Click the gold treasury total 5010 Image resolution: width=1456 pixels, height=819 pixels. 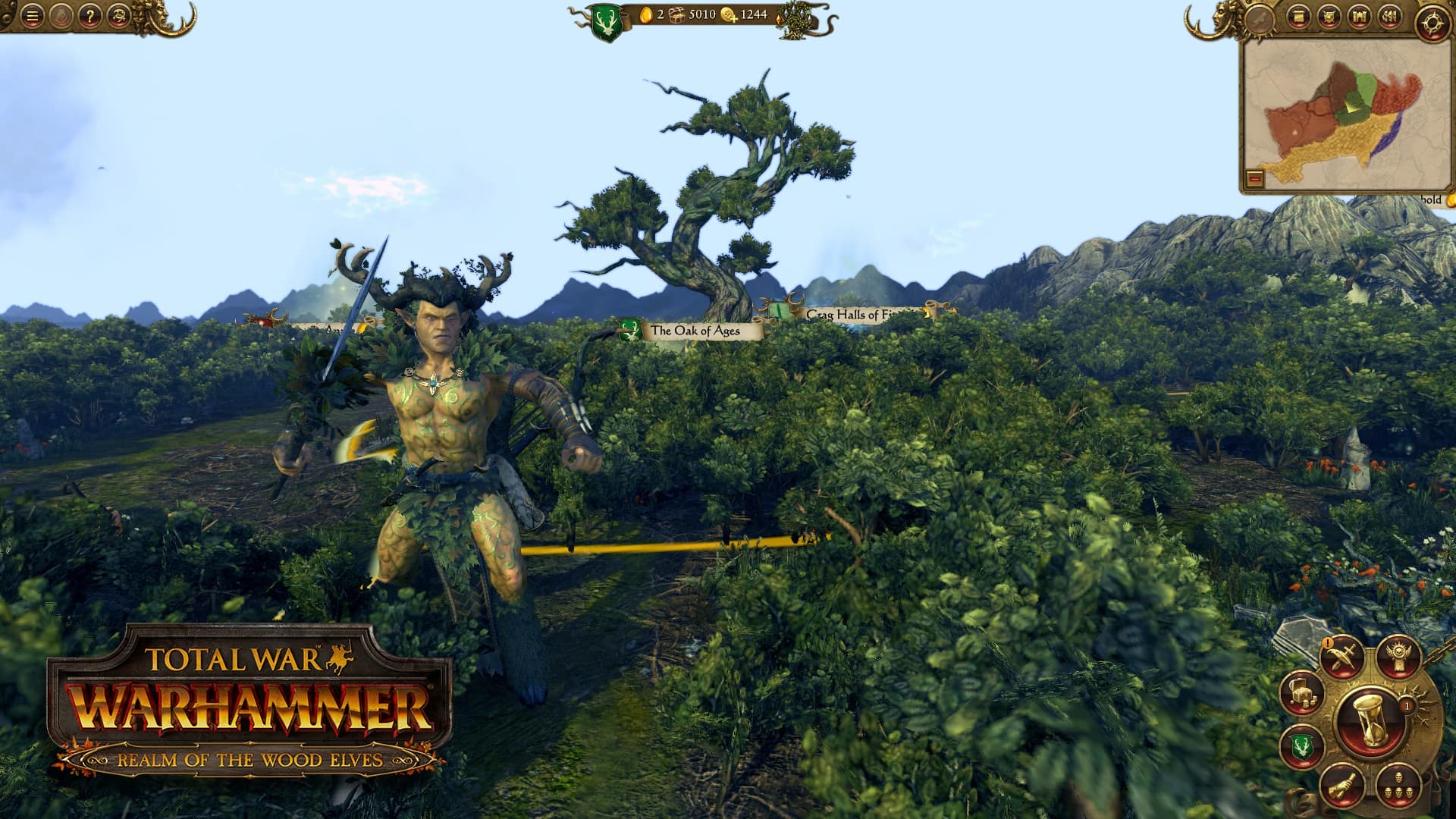[701, 13]
